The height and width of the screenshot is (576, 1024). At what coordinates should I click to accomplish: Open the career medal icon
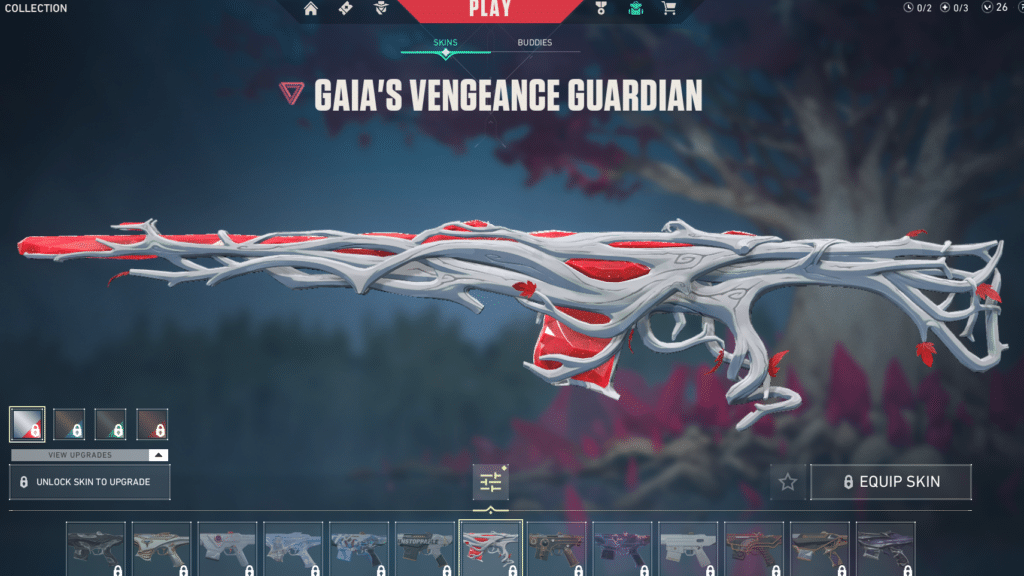(601, 9)
